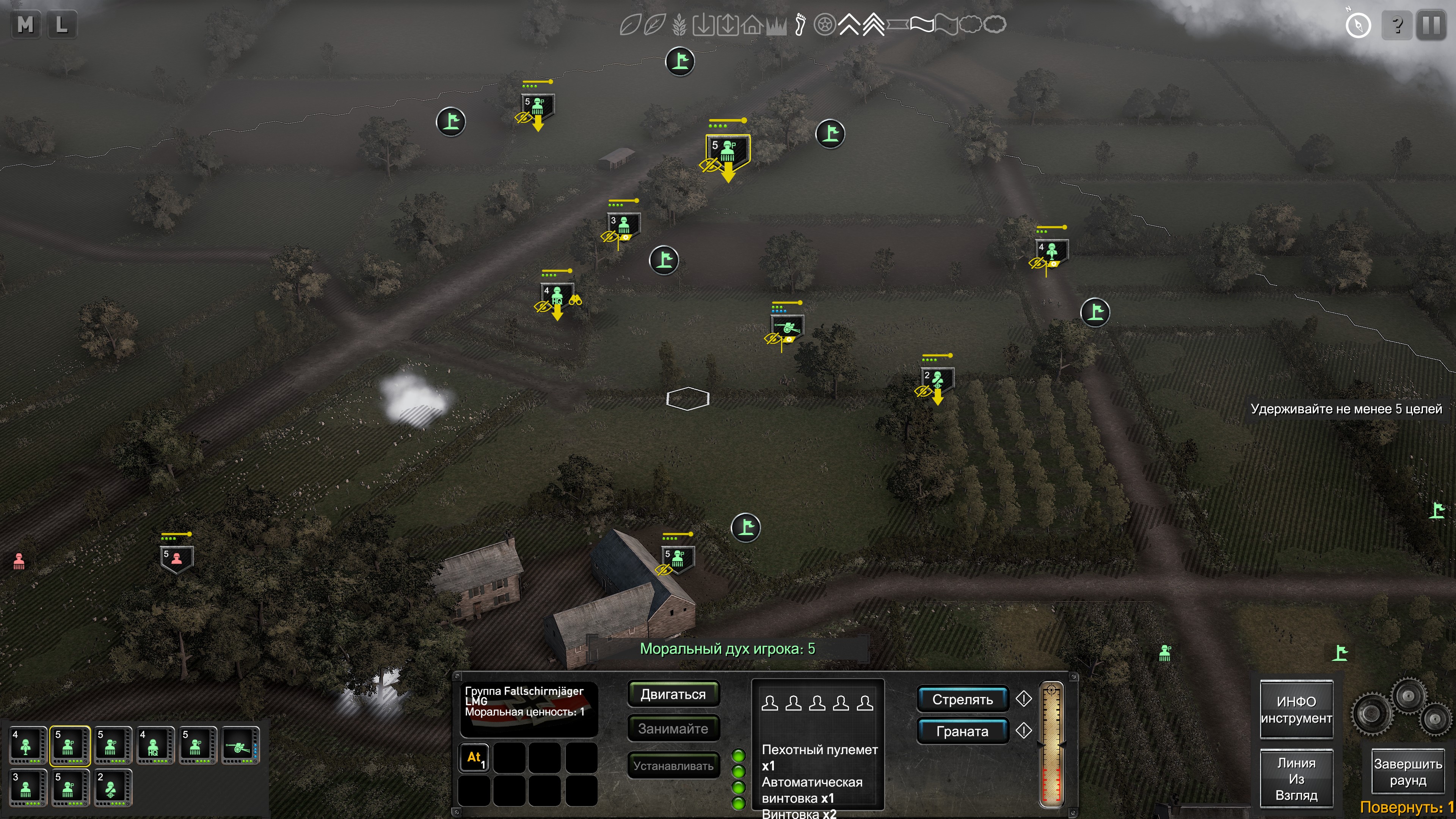Select the HQ unit card in roster

pos(153,745)
